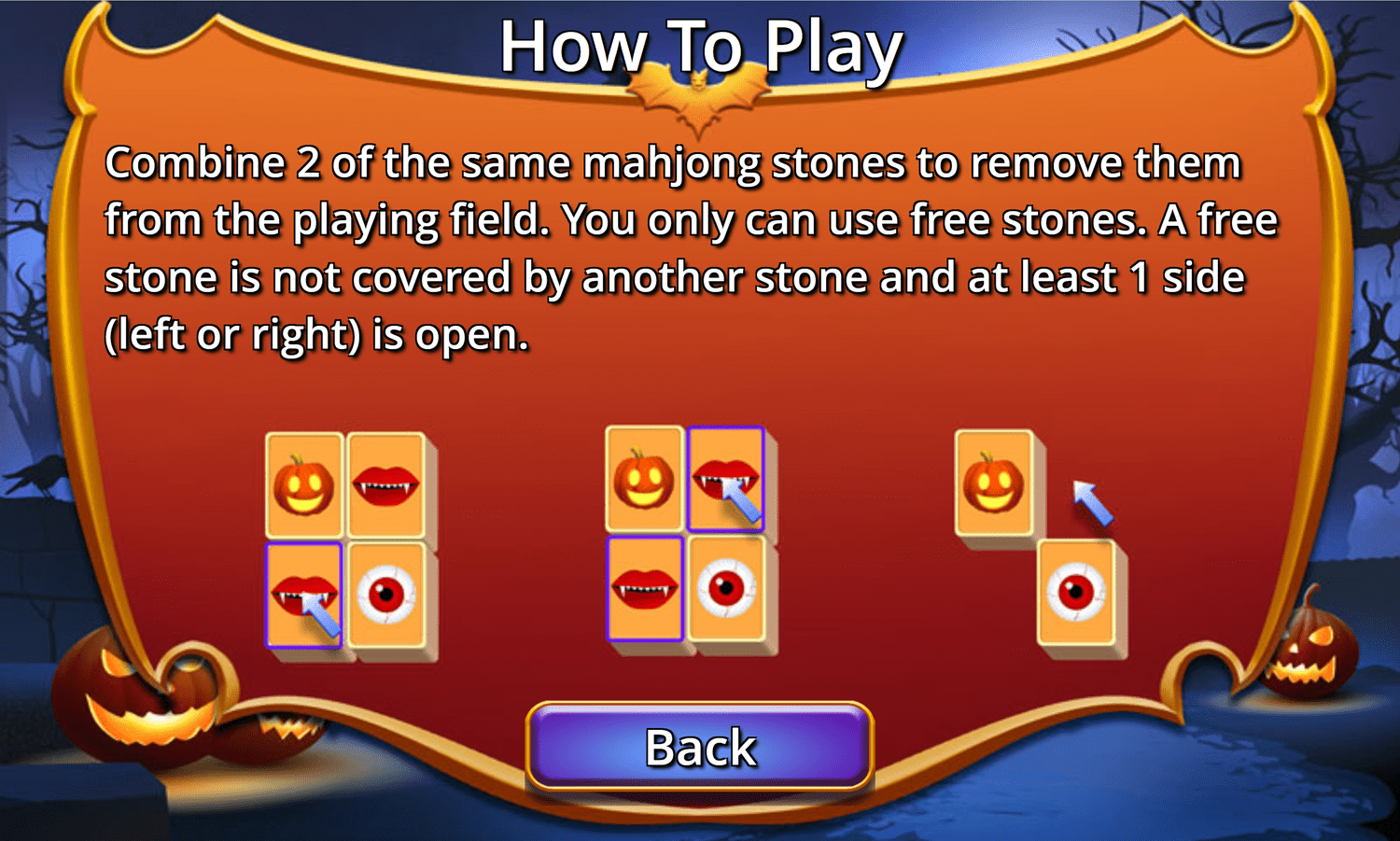Click the pumpkin tile in the rightmost example
This screenshot has width=1400, height=841.
point(993,484)
